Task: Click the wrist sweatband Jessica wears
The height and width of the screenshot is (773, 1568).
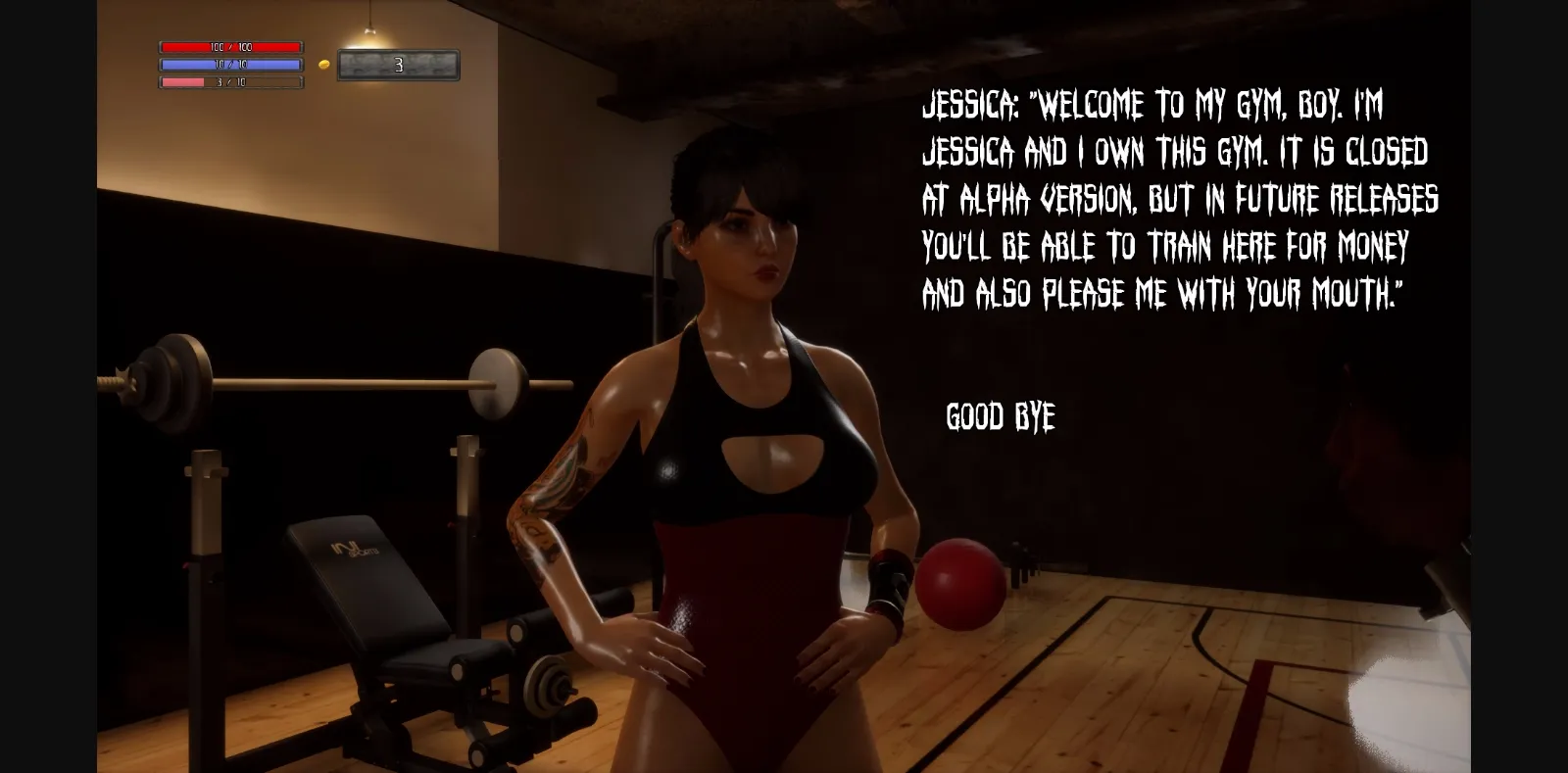Action: click(x=887, y=588)
